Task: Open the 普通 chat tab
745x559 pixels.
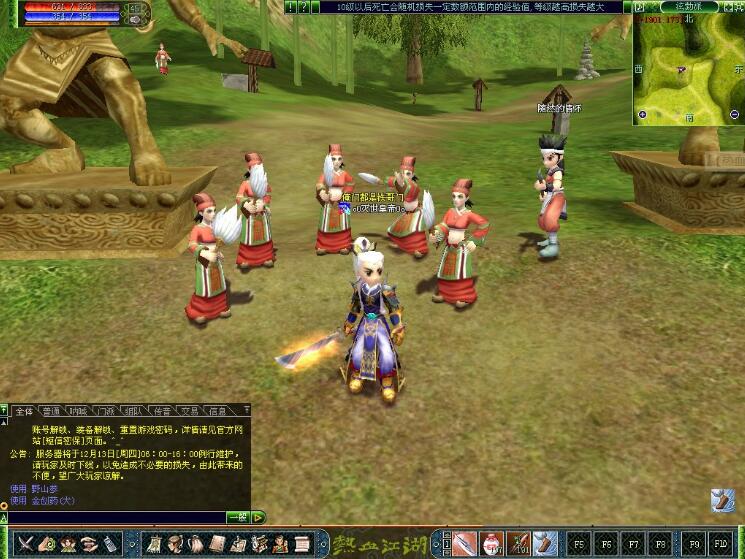Action: click(51, 410)
